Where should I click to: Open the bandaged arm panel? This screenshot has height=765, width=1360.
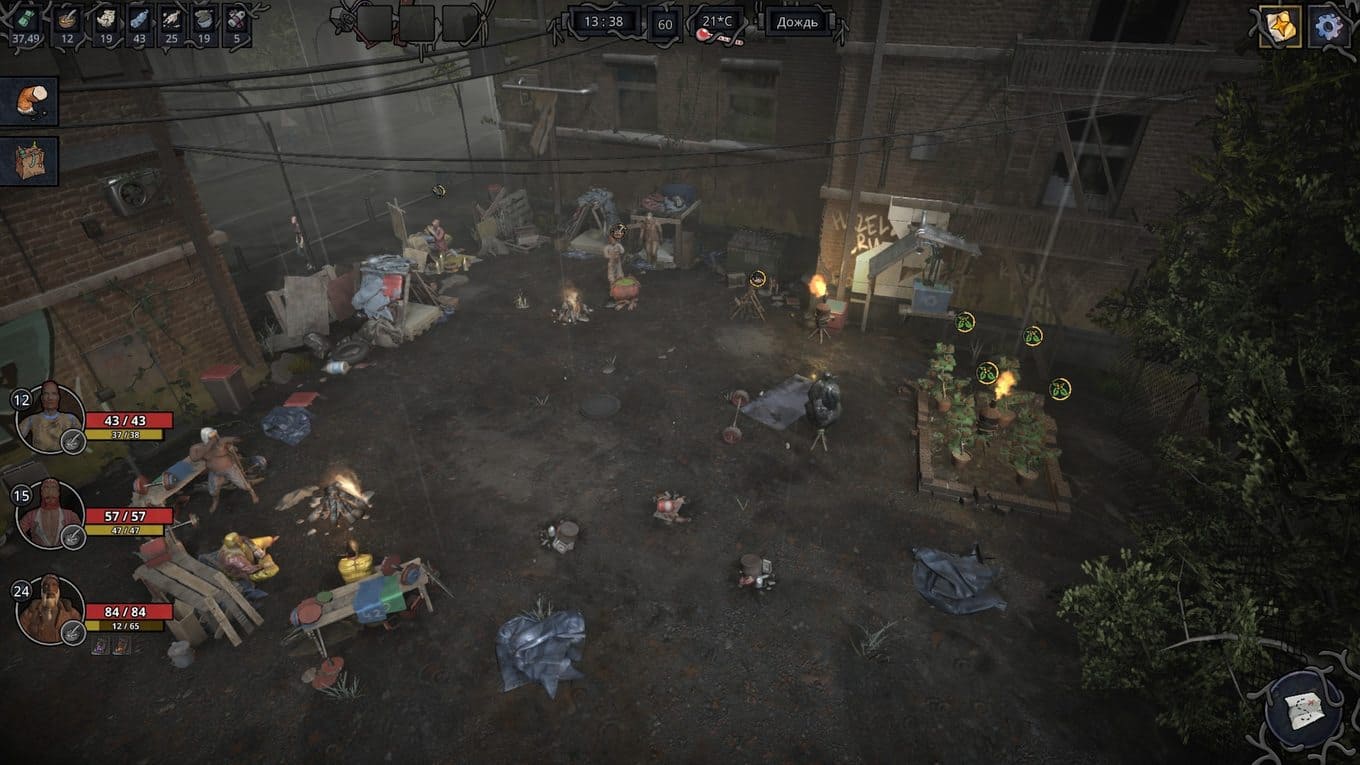pyautogui.click(x=29, y=101)
